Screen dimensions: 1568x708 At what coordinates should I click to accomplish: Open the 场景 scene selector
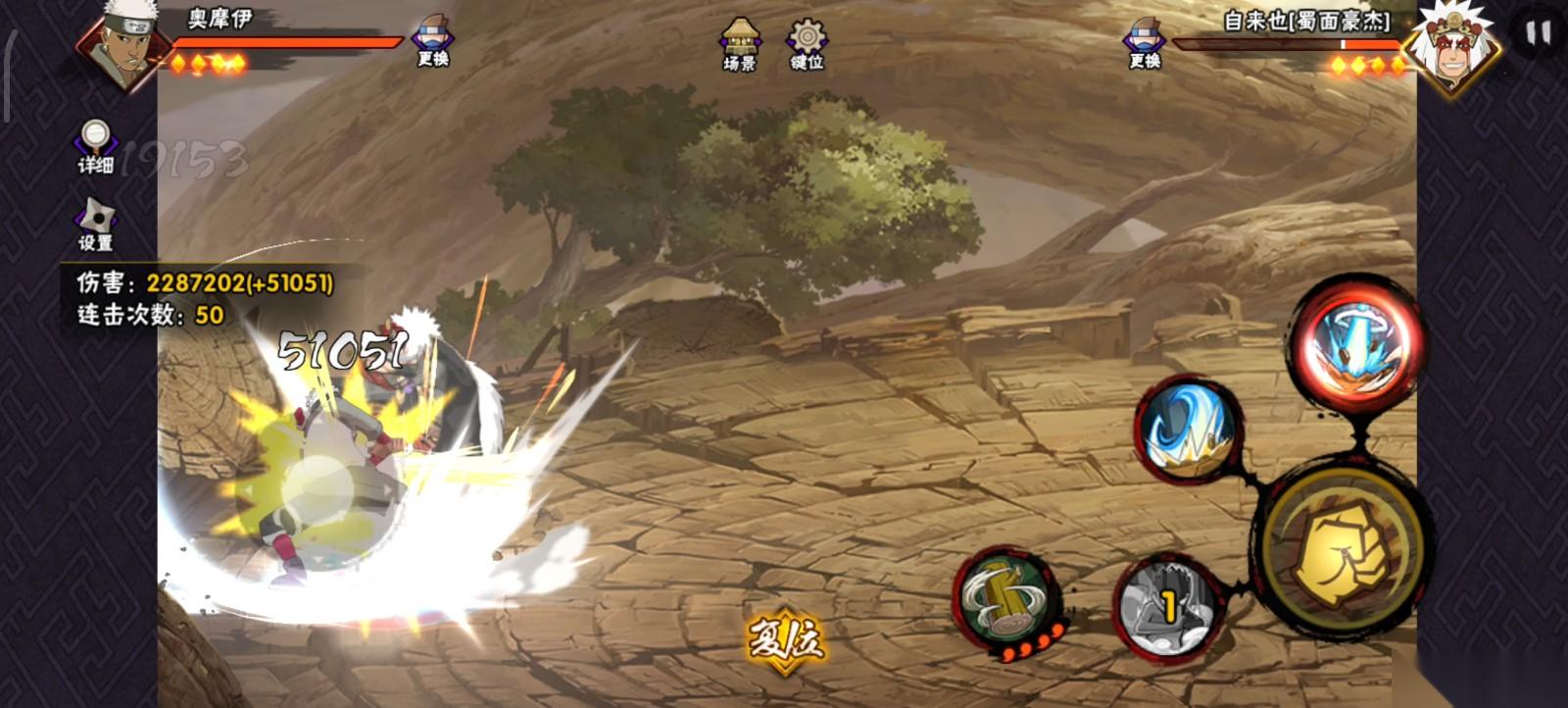(x=740, y=44)
